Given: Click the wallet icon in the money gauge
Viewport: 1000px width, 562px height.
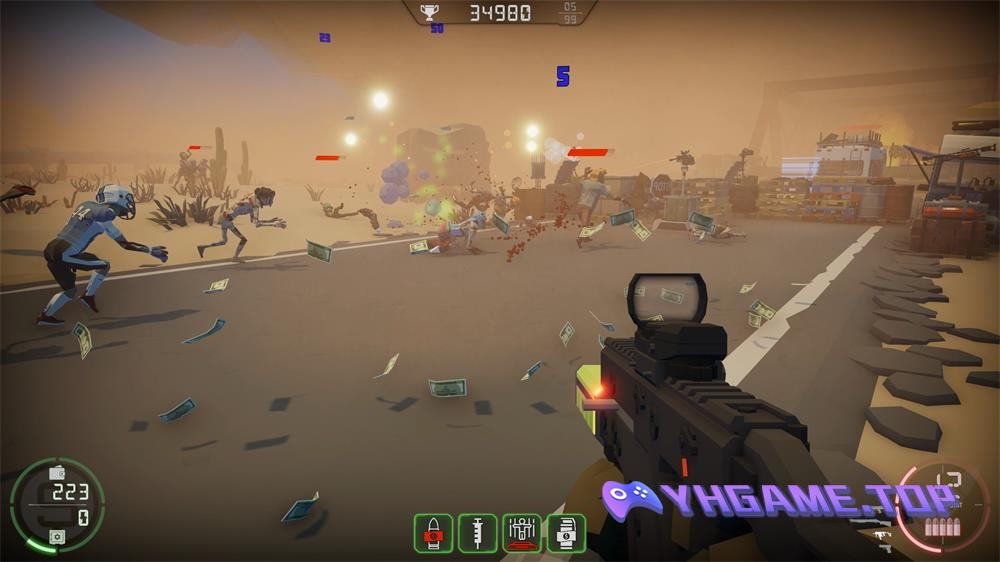Looking at the screenshot, I should tap(57, 472).
